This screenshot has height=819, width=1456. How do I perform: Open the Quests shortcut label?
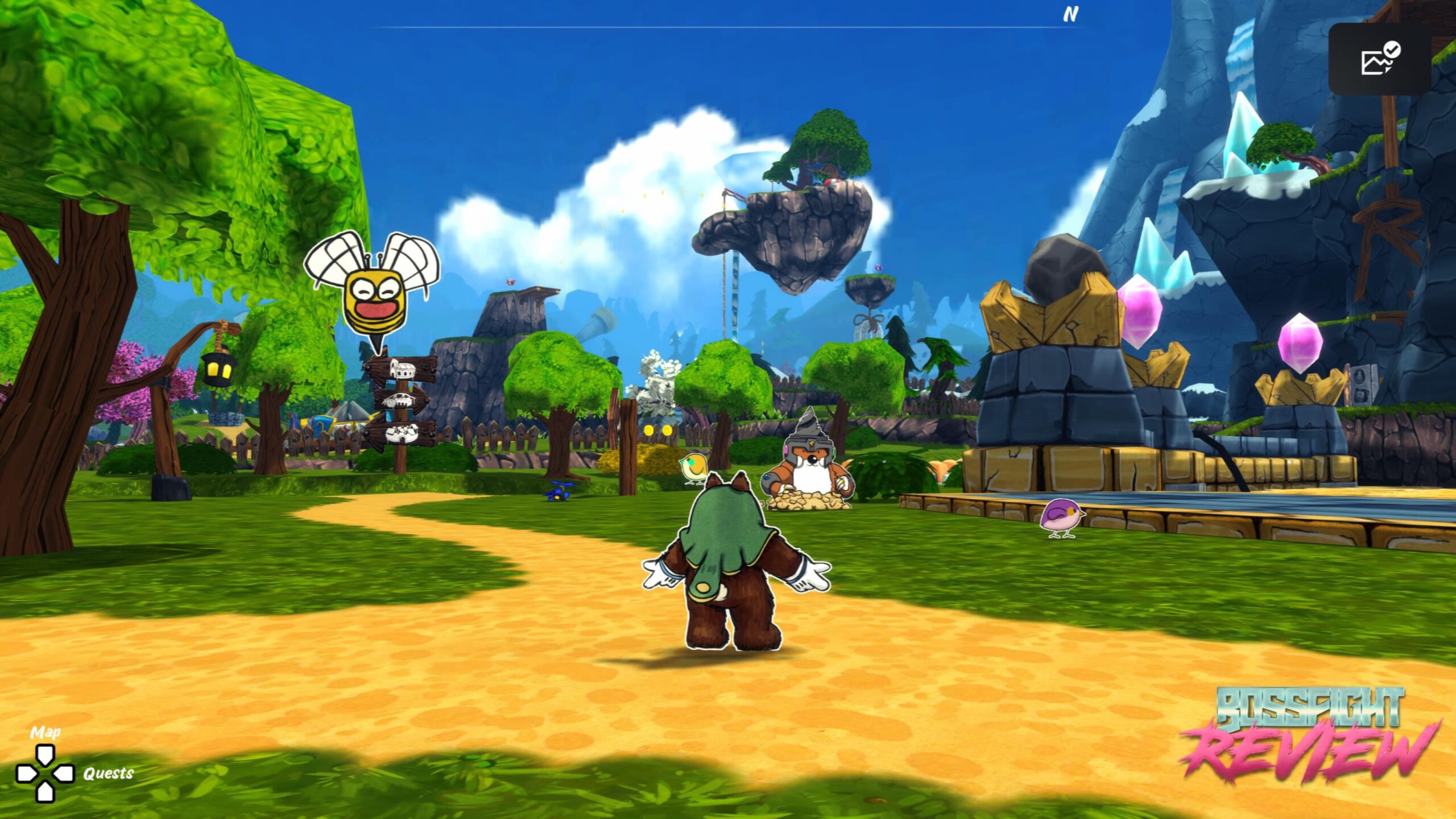(x=108, y=773)
